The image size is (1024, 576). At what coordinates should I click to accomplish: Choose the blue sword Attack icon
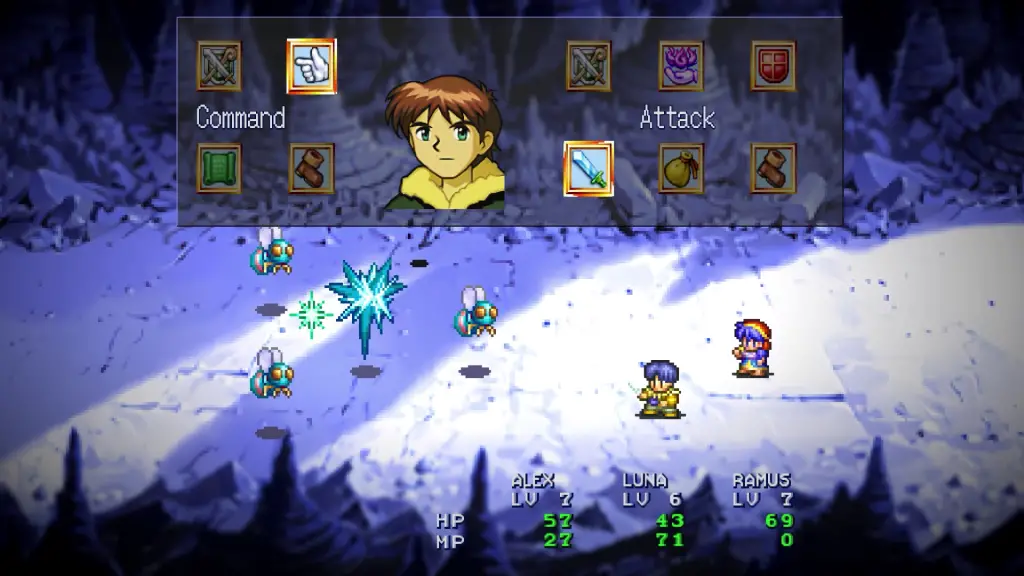(588, 168)
